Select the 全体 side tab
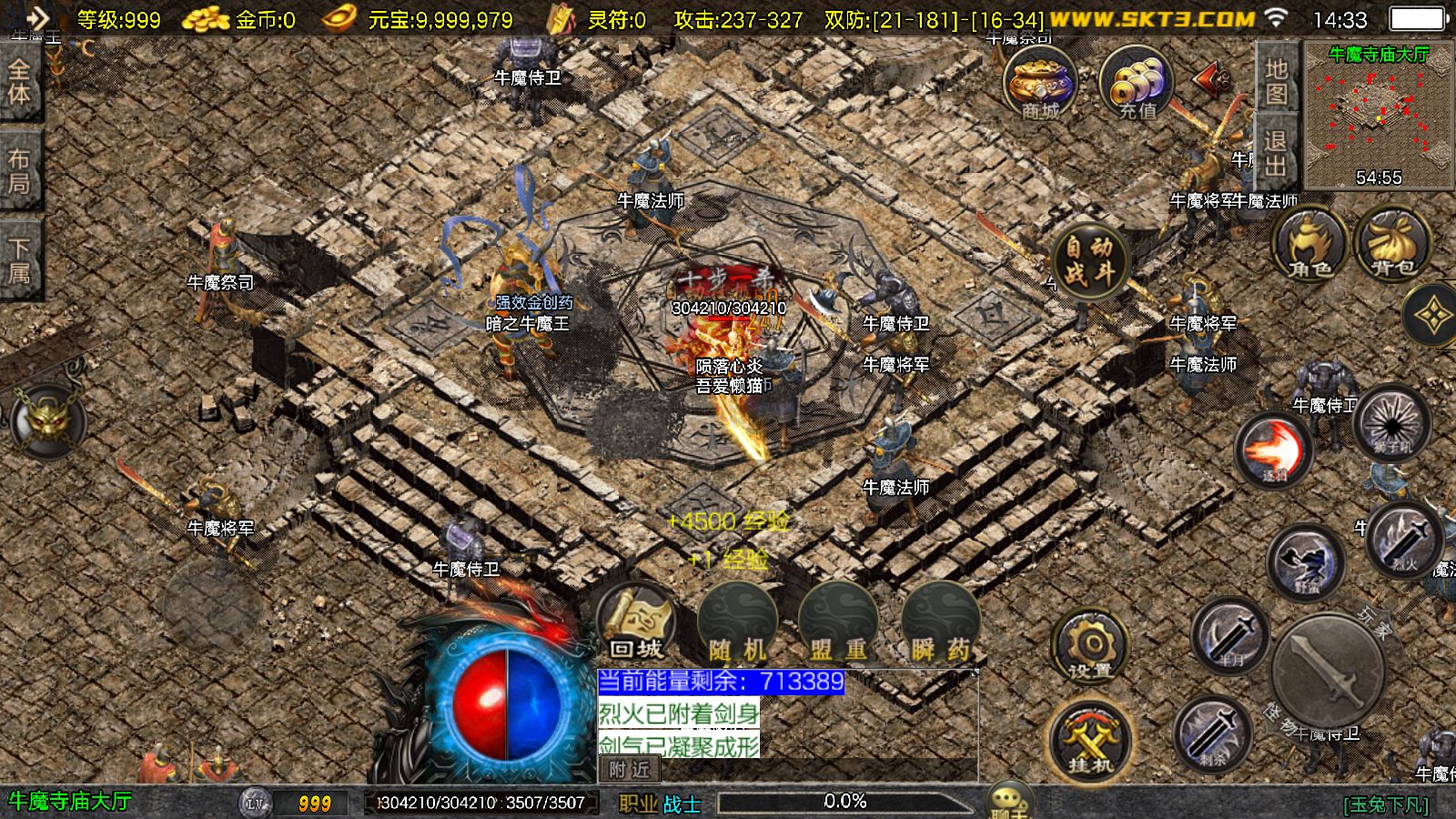The height and width of the screenshot is (819, 1456). (x=19, y=82)
